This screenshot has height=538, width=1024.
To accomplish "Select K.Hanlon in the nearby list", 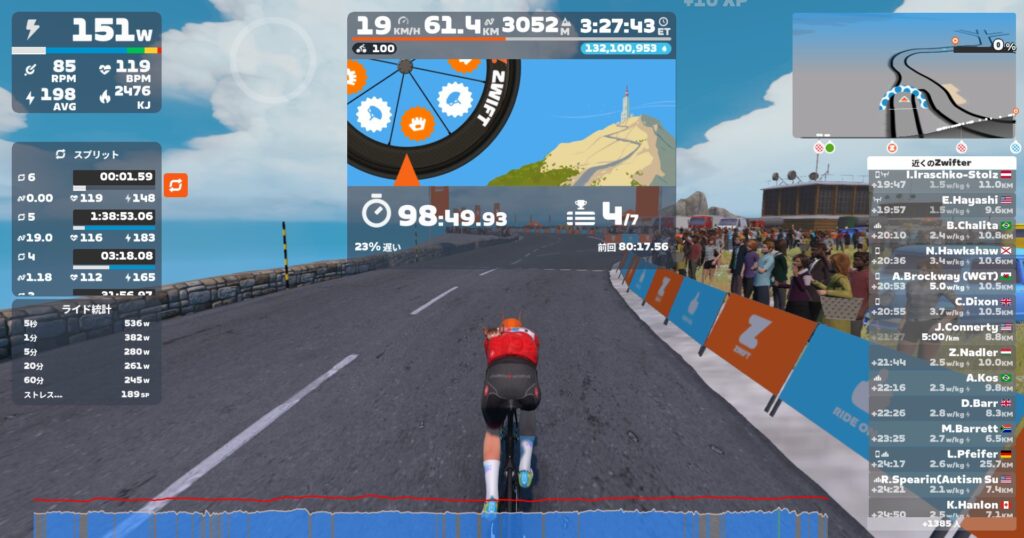I will (x=941, y=509).
